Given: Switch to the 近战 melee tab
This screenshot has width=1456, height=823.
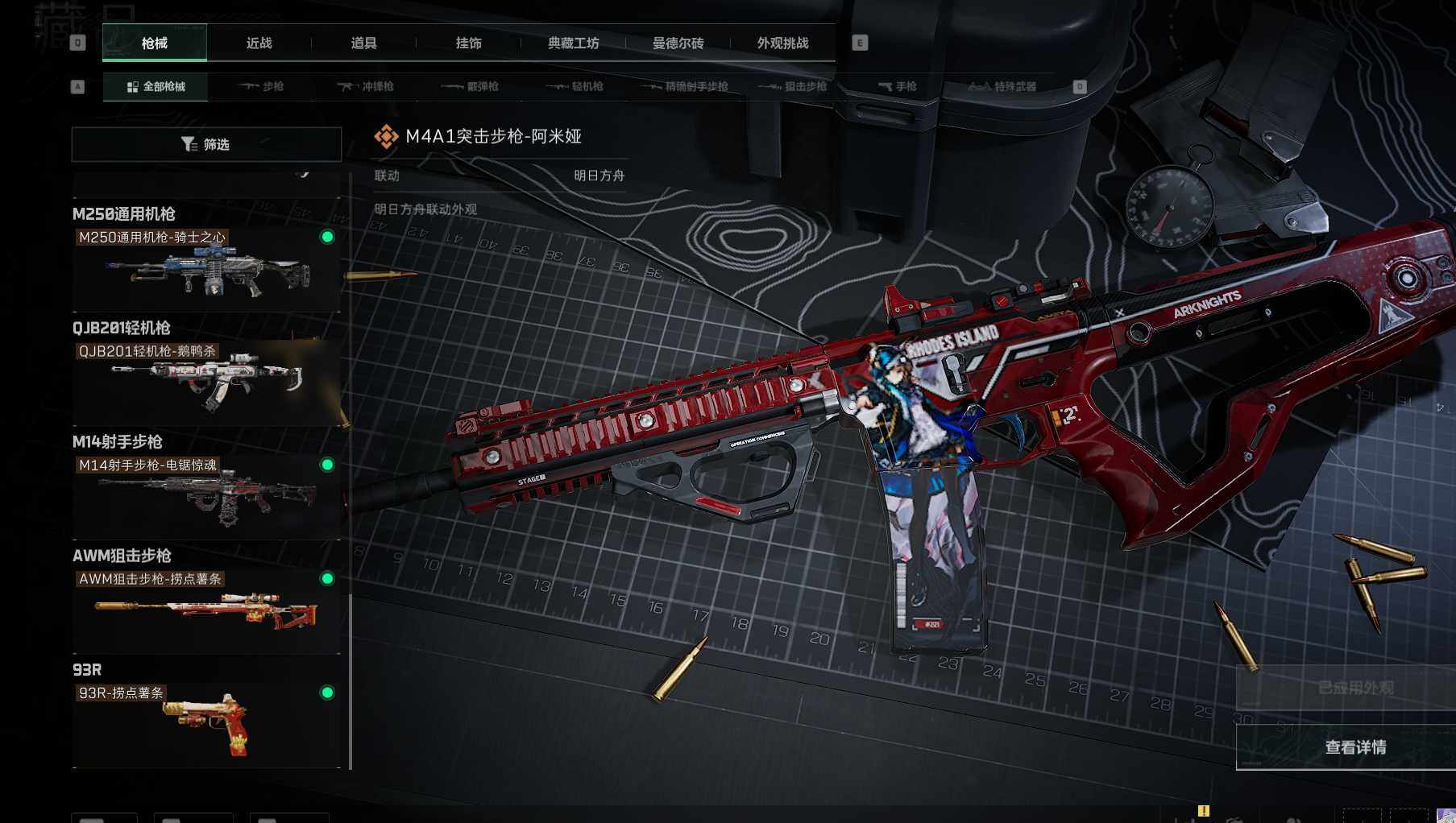Looking at the screenshot, I should point(259,43).
